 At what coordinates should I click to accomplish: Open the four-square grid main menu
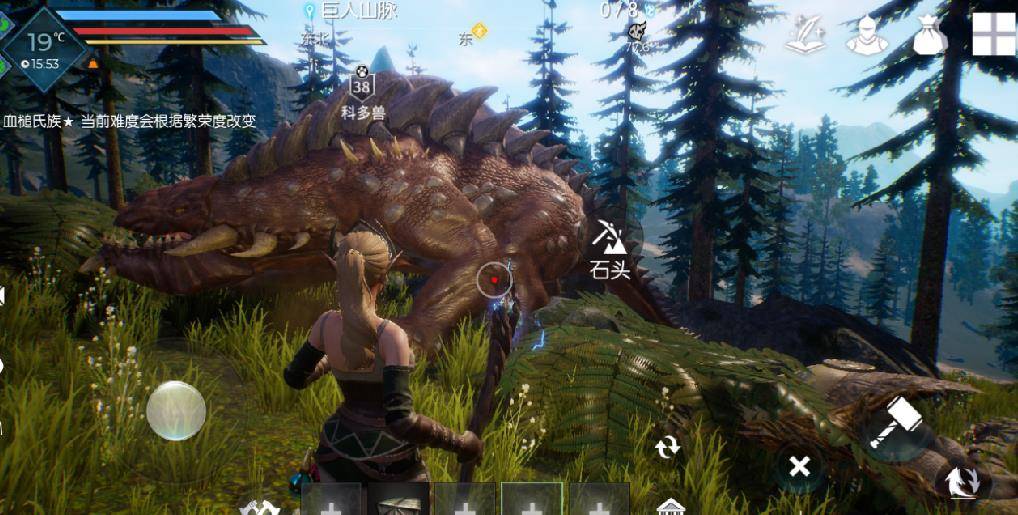click(x=993, y=34)
